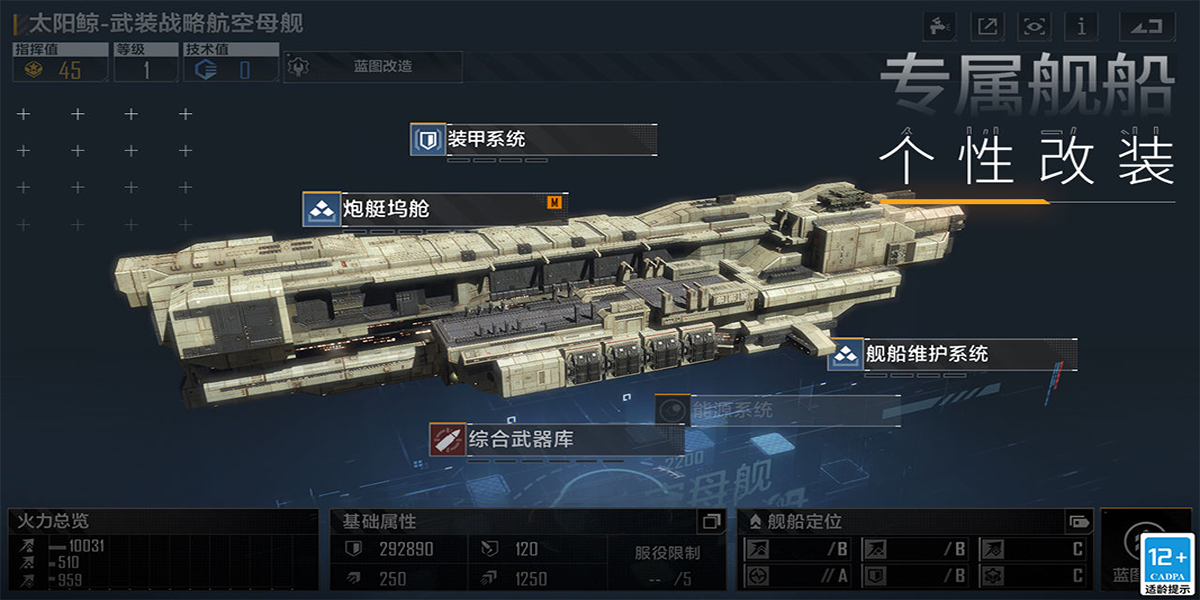Click the blueprint button in bottom corner
This screenshot has width=1200, height=600.
click(1128, 552)
